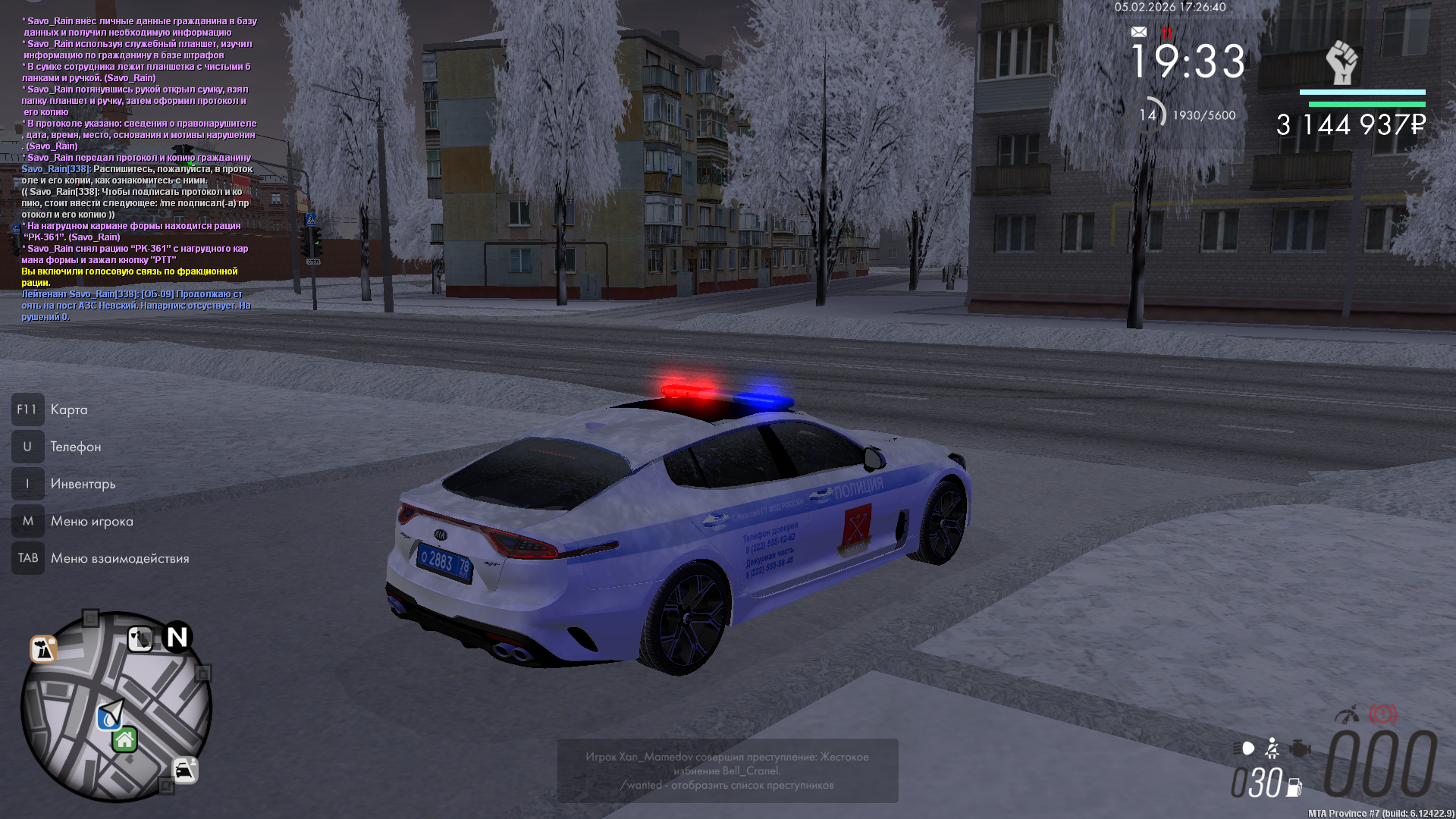Click the red fork and knife hunger icon
The height and width of the screenshot is (819, 1456).
[x=1166, y=33]
